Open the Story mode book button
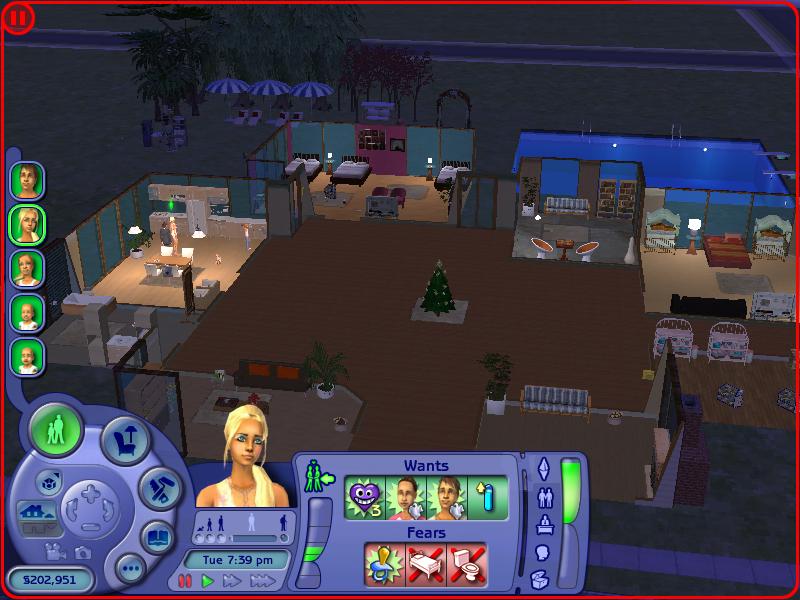The image size is (800, 600). [157, 537]
